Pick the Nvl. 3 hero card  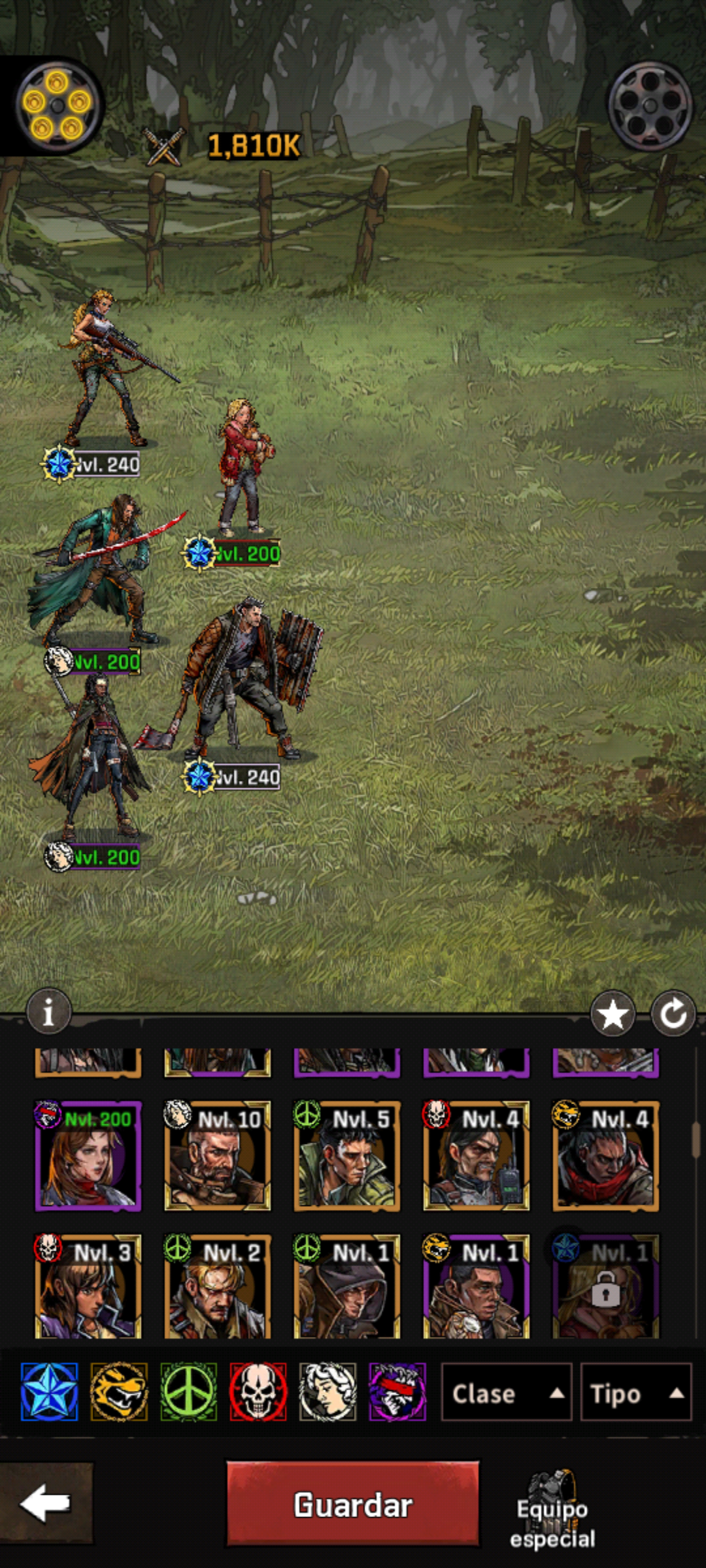[x=88, y=1286]
